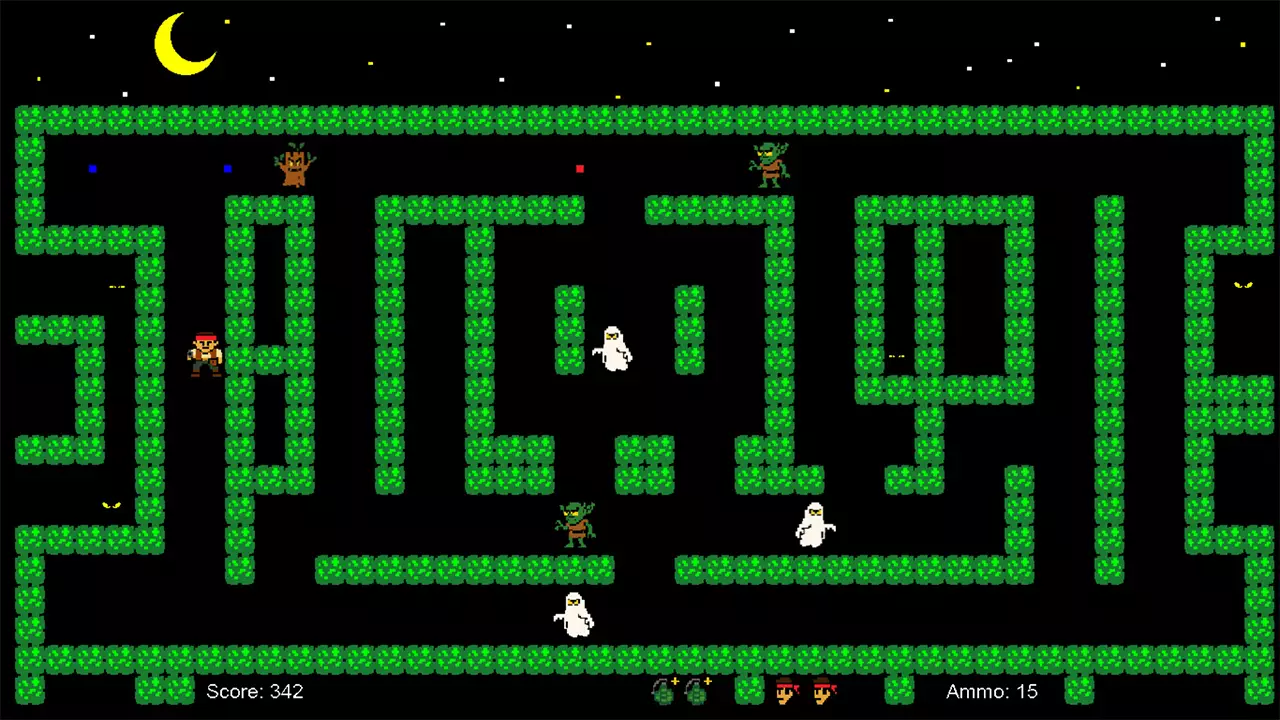Select the first grenade icon in the HUD

coord(663,692)
